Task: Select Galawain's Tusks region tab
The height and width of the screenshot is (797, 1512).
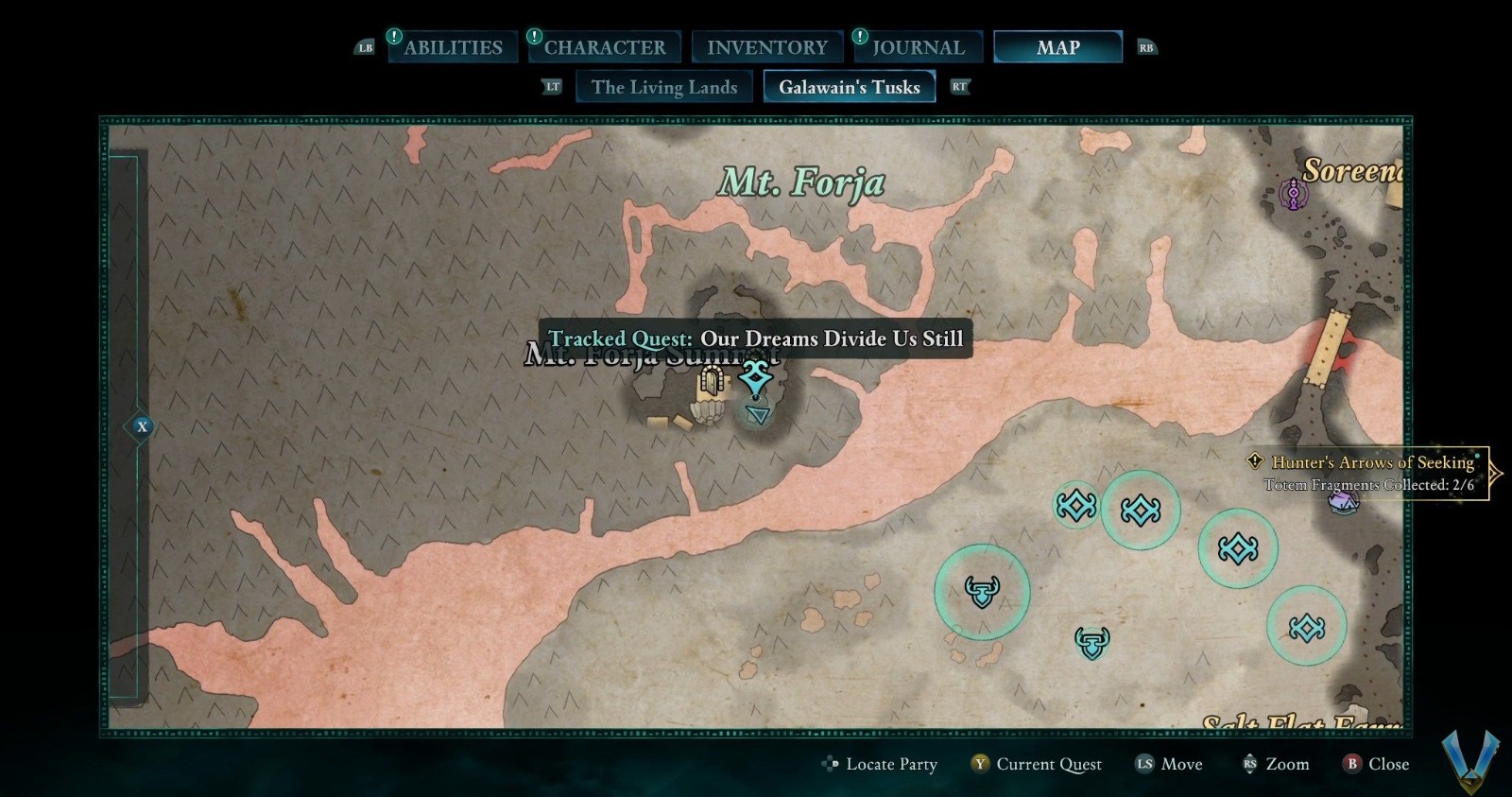Action: 849,87
